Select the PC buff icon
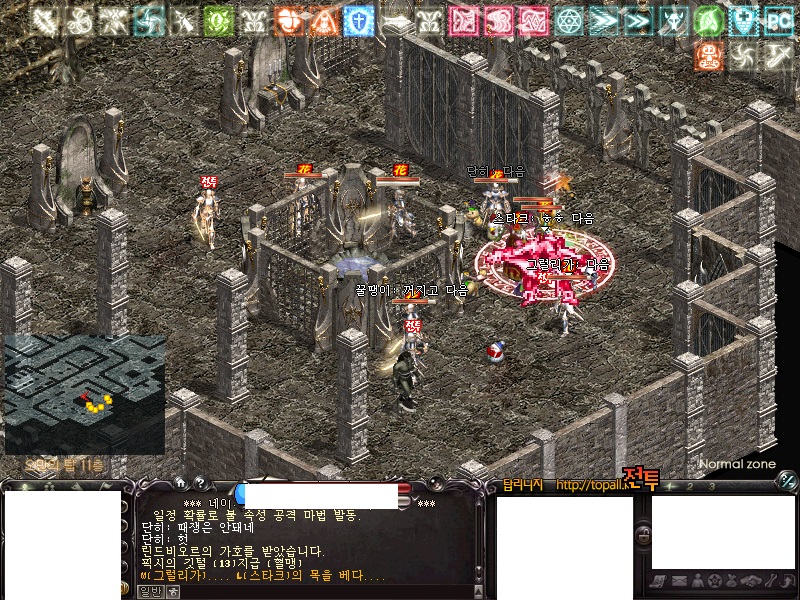 coord(777,20)
